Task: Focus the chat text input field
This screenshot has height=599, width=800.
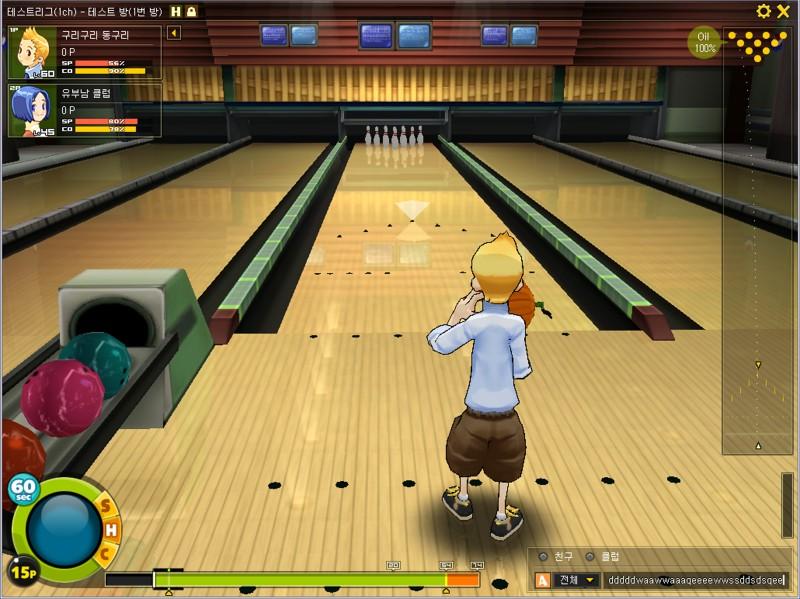Action: 697,580
